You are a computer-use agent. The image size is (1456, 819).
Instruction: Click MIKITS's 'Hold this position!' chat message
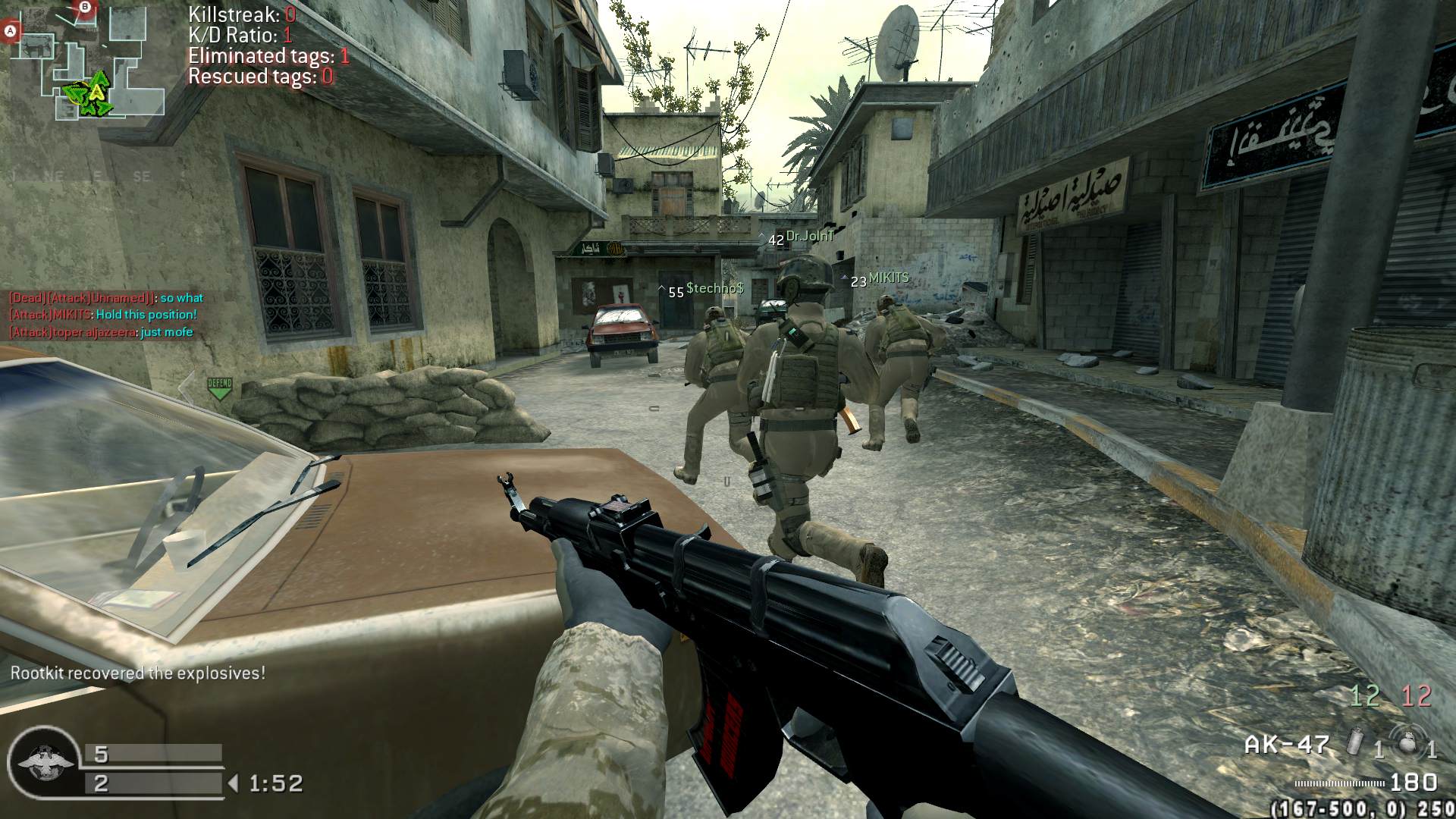coord(102,315)
